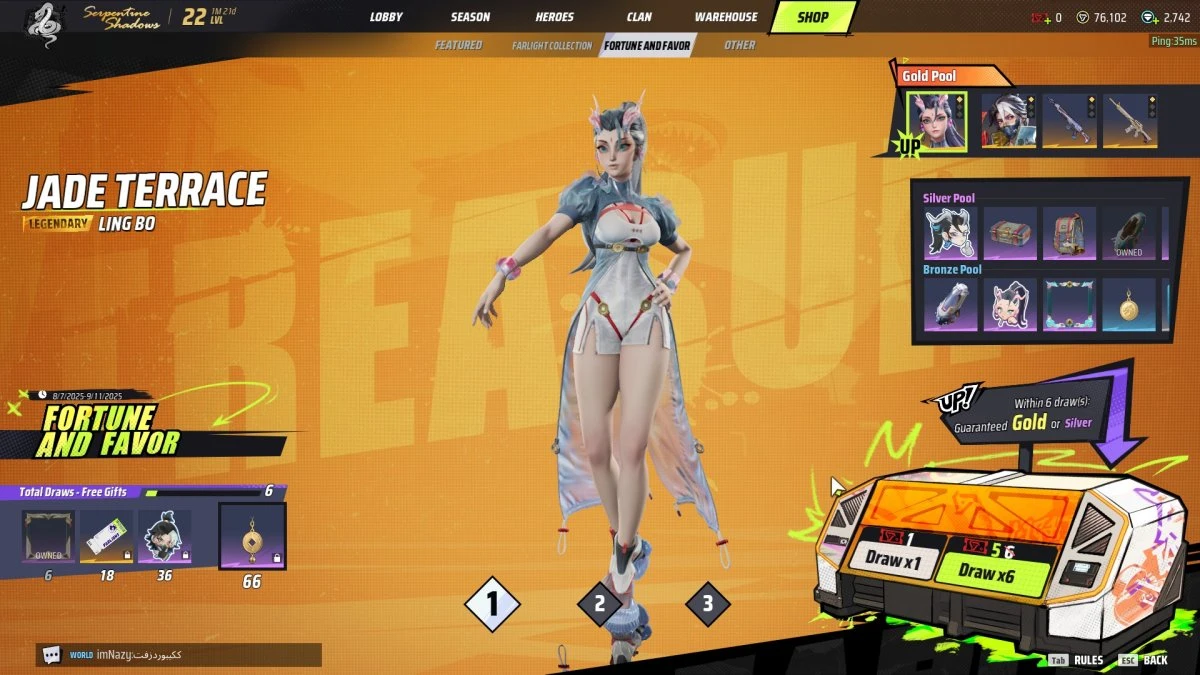Image resolution: width=1200 pixels, height=675 pixels.
Task: View the Bronze Pool gold medallion item
Action: coord(1129,305)
